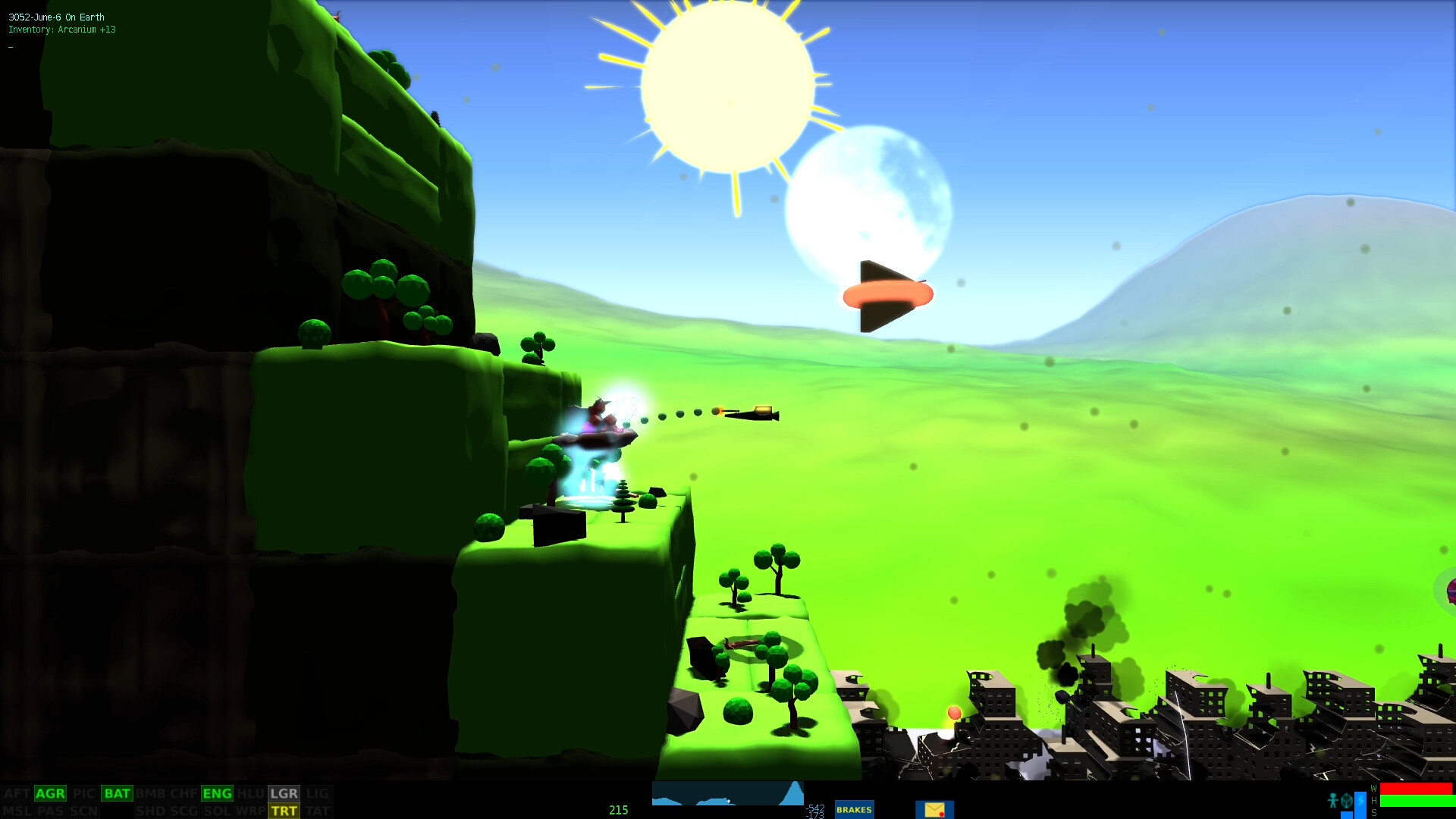Select the yellow TRT turret module

point(284,811)
